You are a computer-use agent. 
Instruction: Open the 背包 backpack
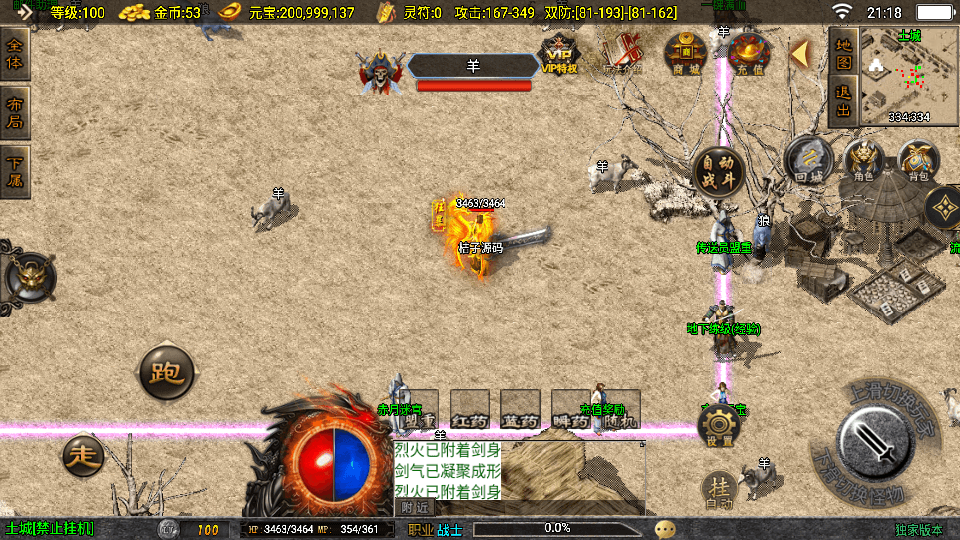point(917,160)
